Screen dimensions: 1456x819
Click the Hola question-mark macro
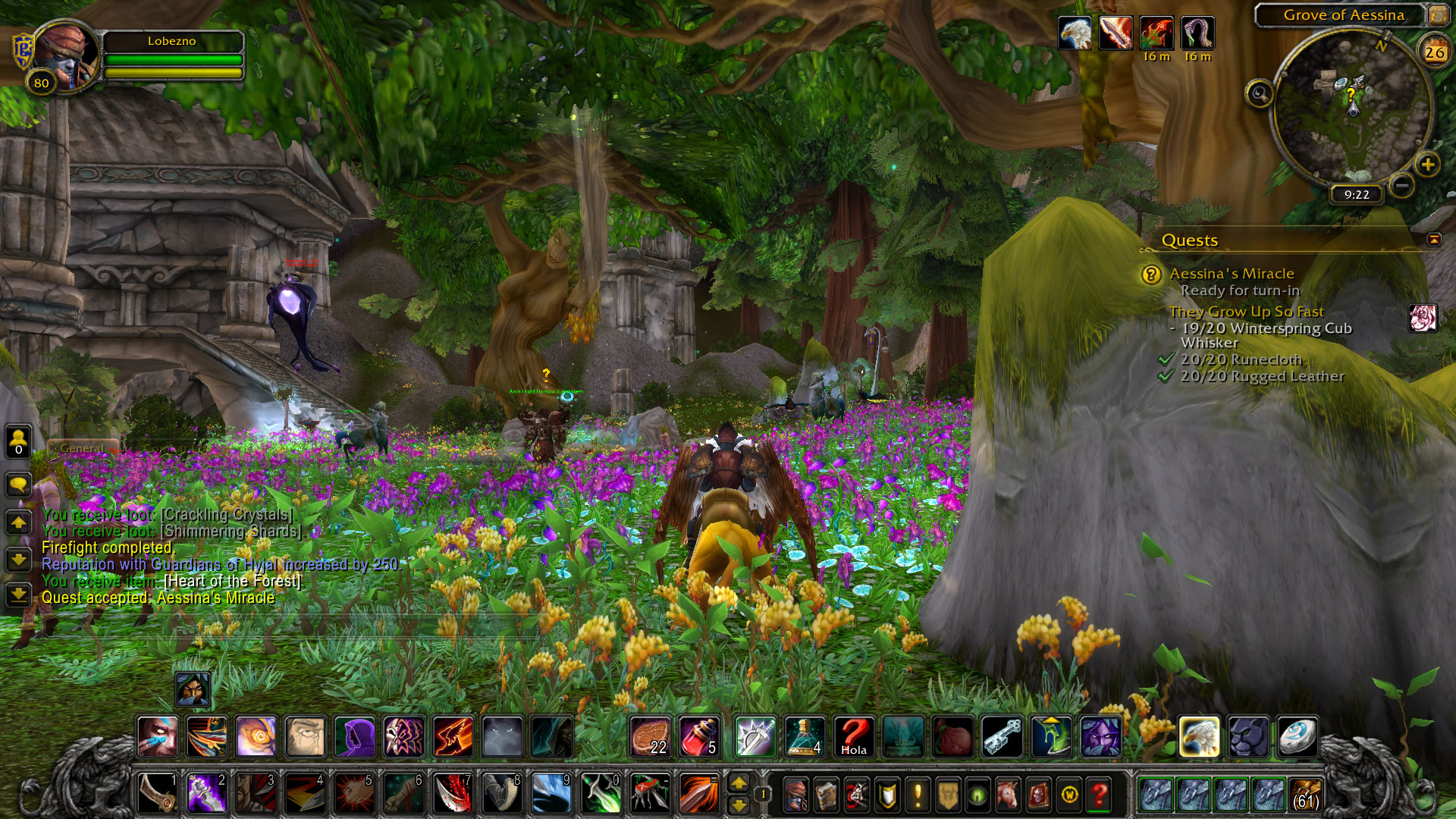tap(854, 736)
